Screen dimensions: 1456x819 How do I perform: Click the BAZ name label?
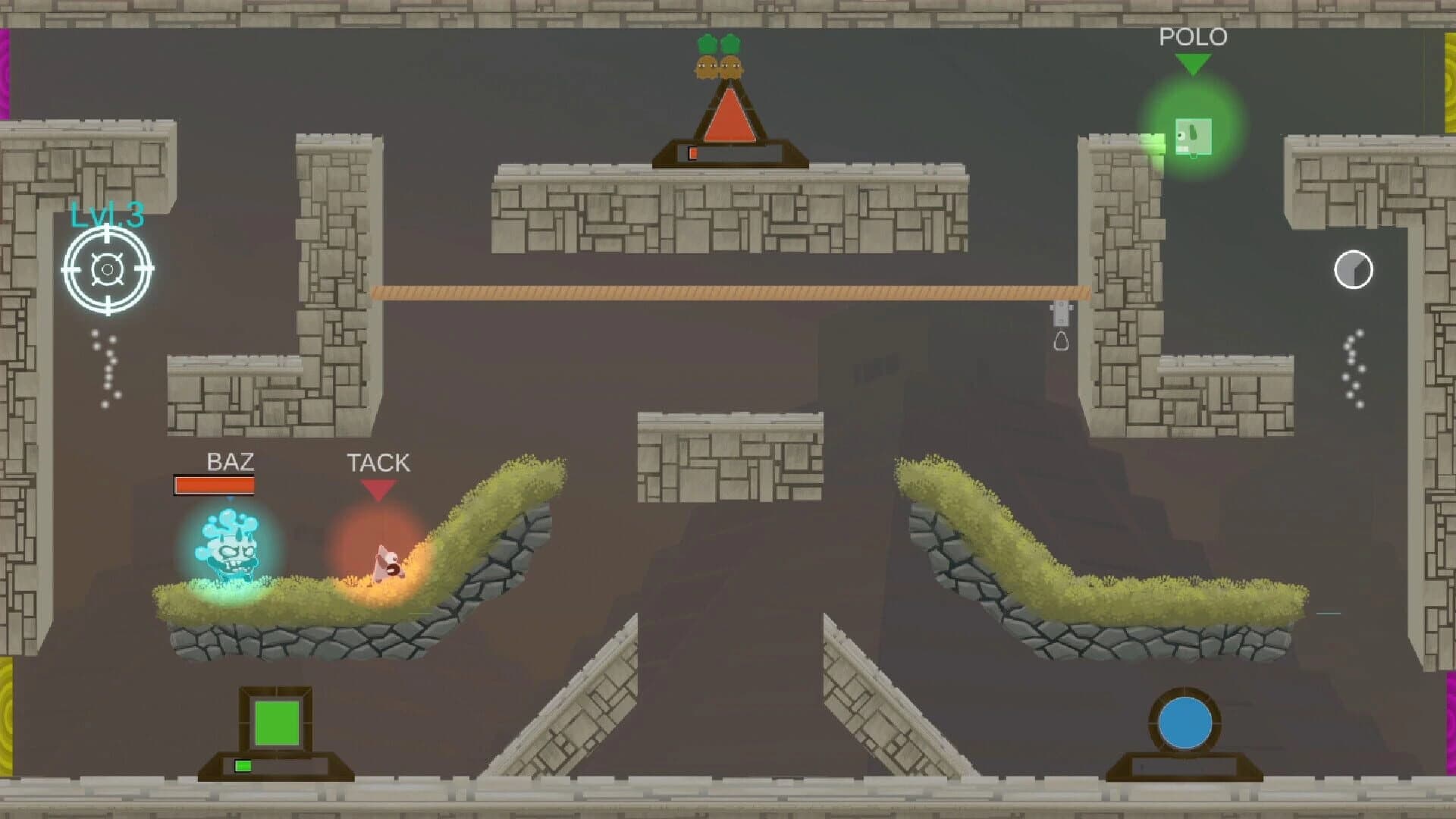tap(231, 461)
